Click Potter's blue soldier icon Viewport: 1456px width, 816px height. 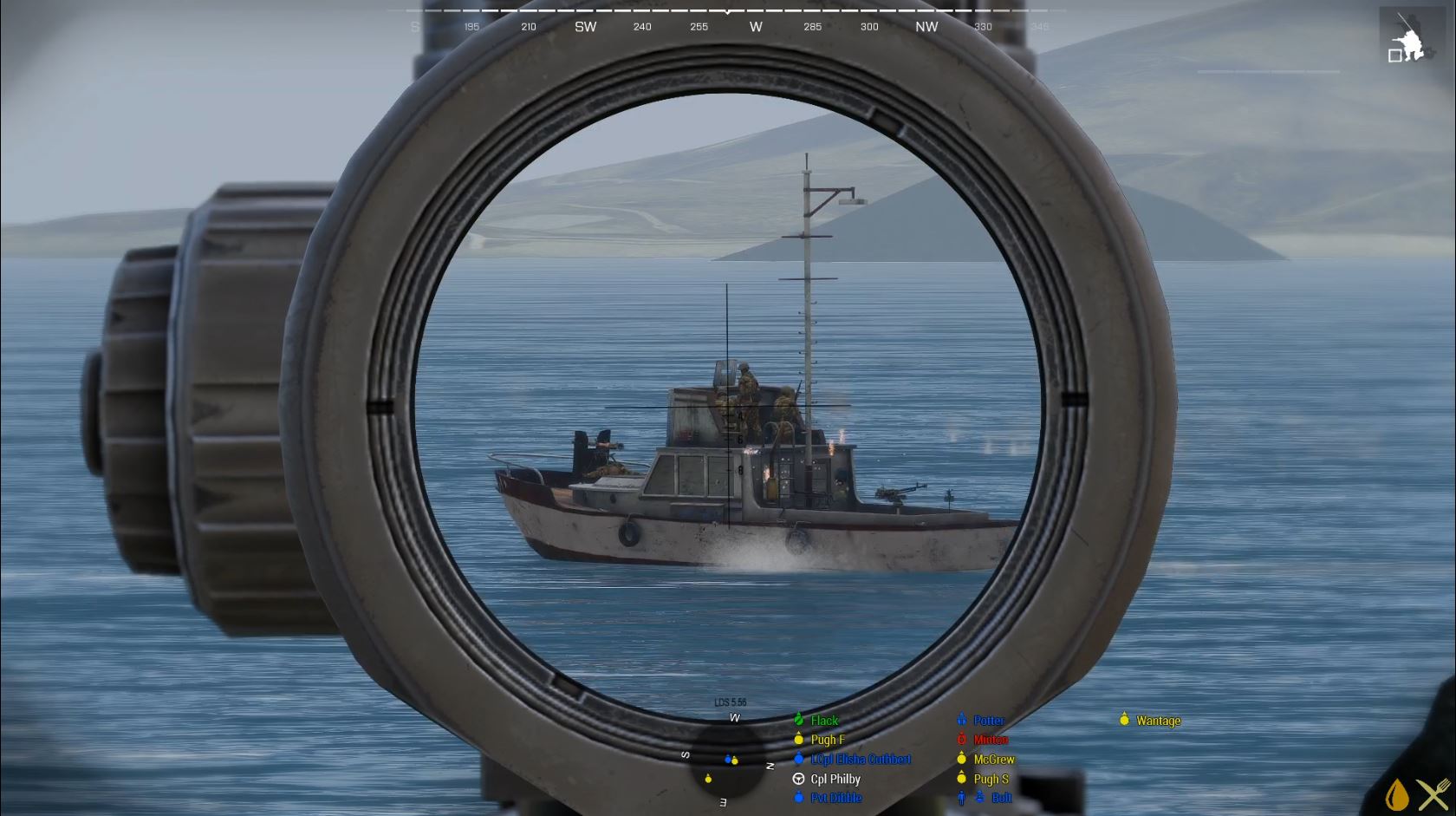pos(962,720)
